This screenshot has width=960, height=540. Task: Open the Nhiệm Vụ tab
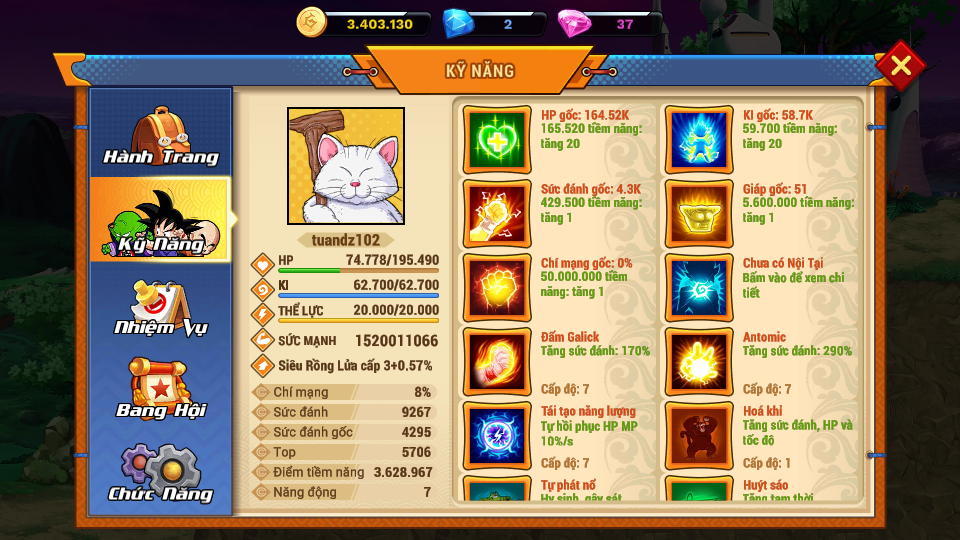point(161,307)
